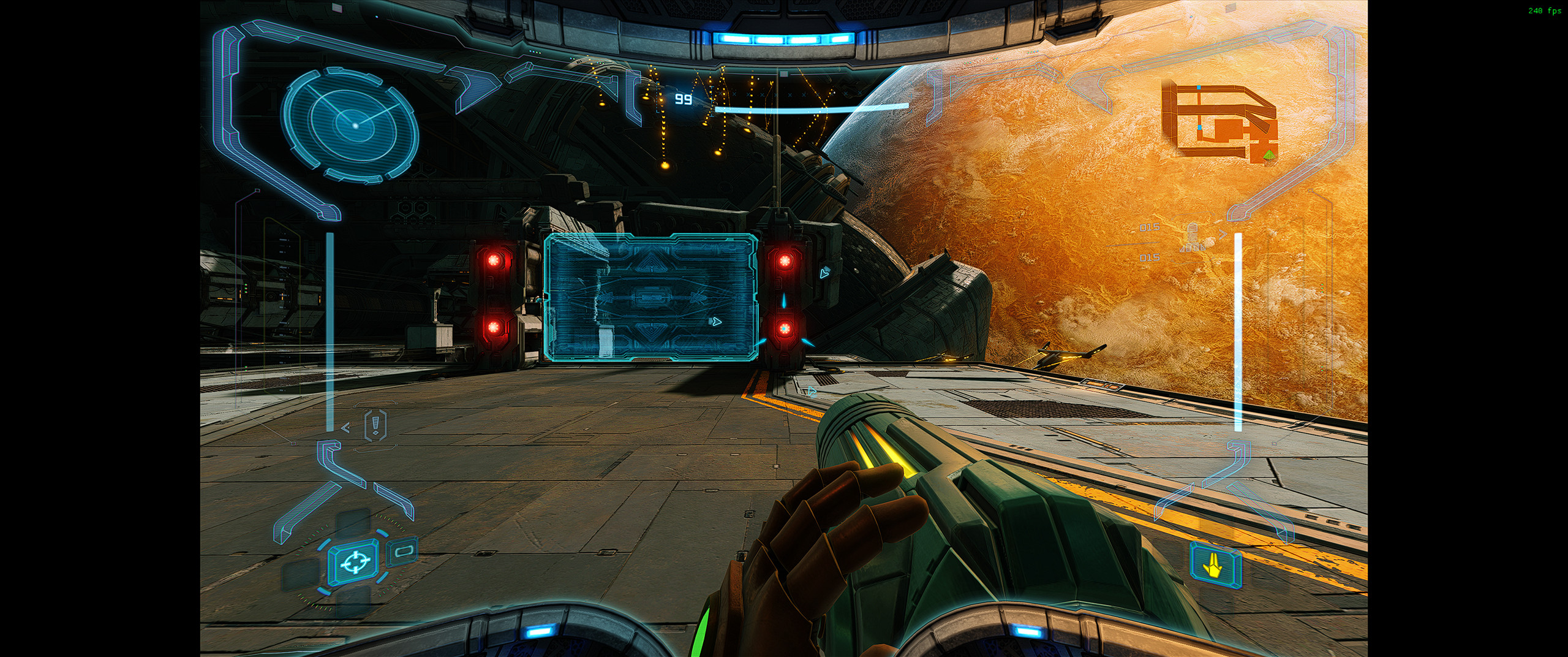The image size is (1568, 657).
Task: Switch to the small visor icon beside the crosshair
Action: point(404,551)
